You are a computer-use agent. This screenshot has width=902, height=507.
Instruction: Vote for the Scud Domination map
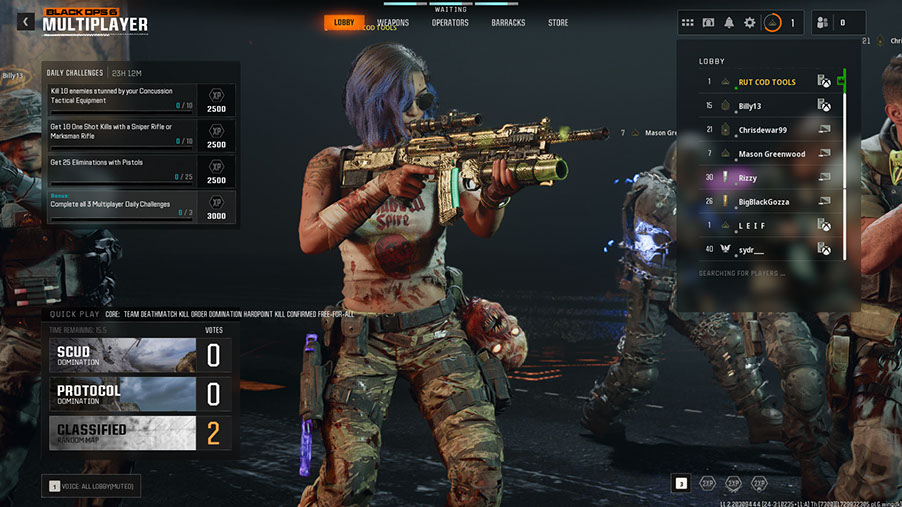tap(140, 355)
